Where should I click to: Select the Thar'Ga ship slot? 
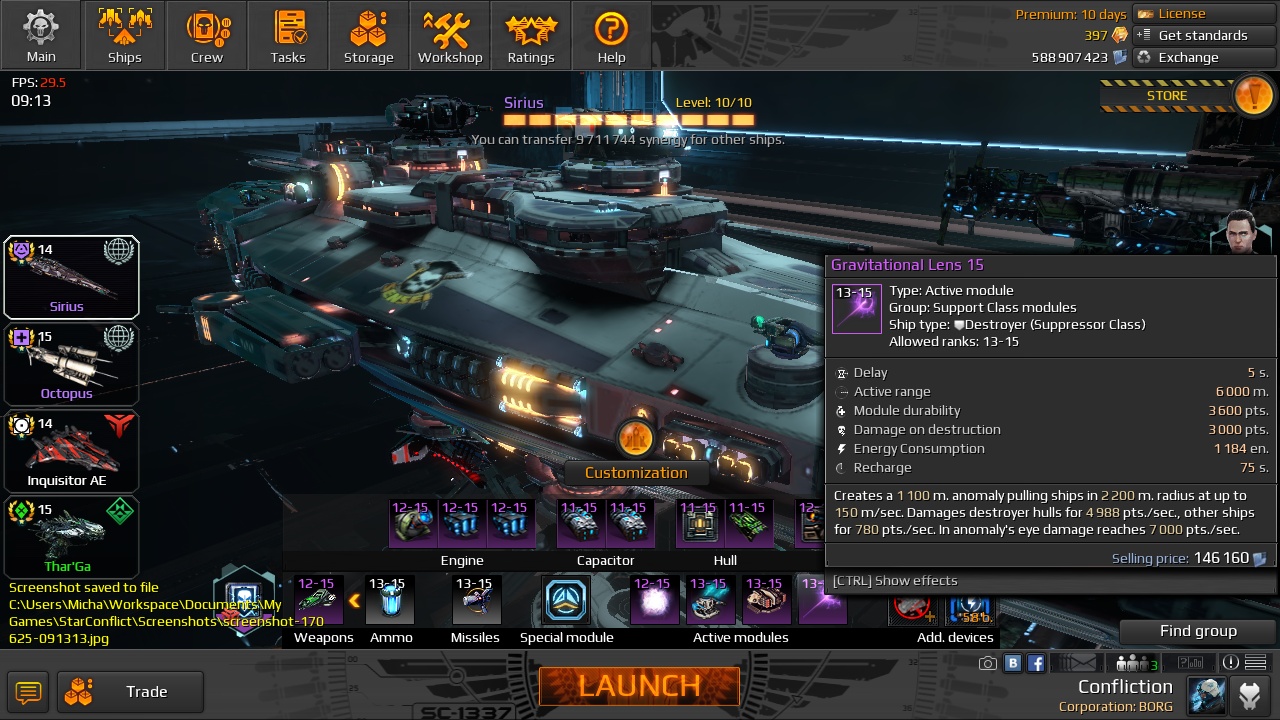[x=71, y=538]
